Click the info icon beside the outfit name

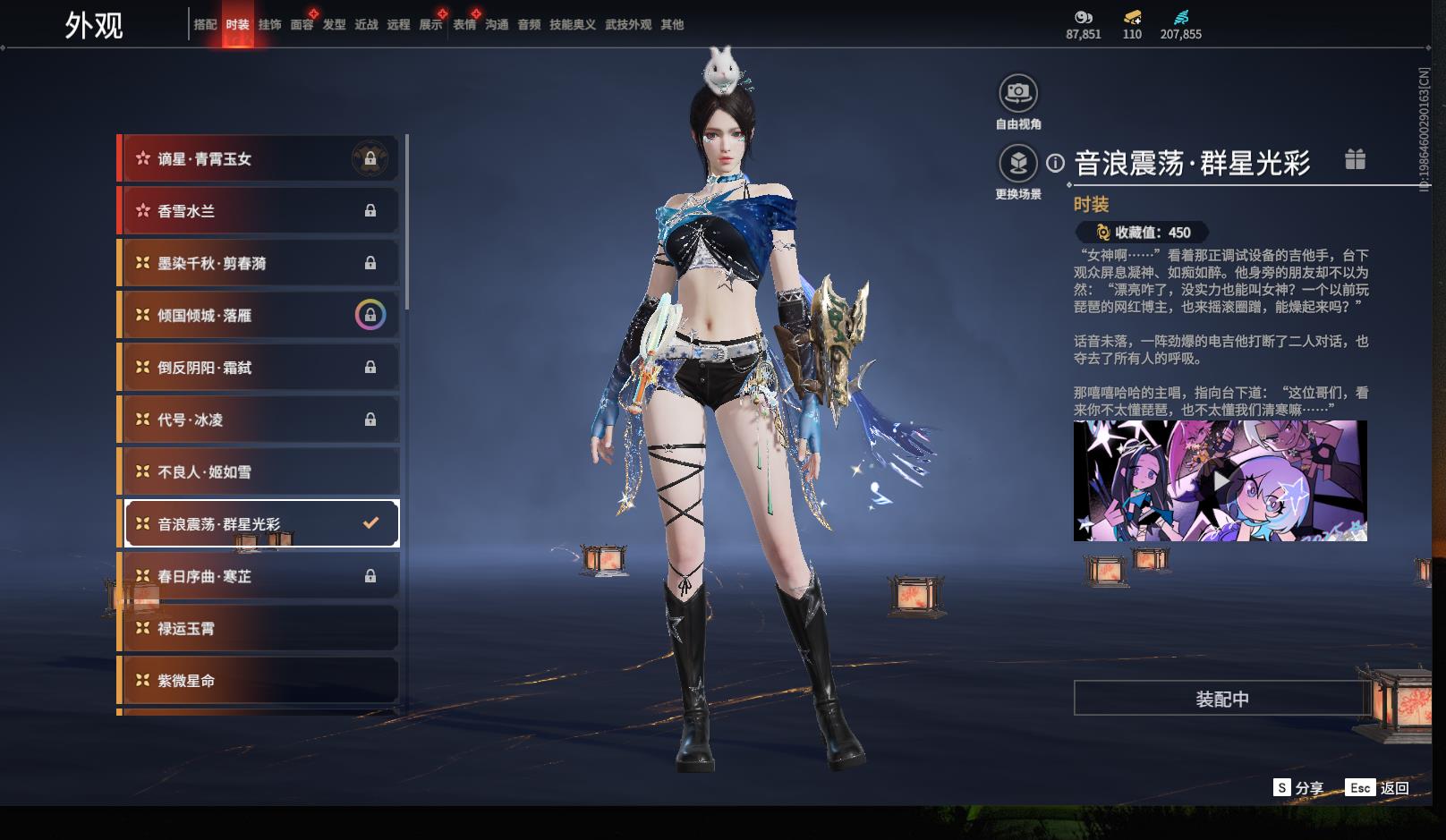pos(1056,163)
